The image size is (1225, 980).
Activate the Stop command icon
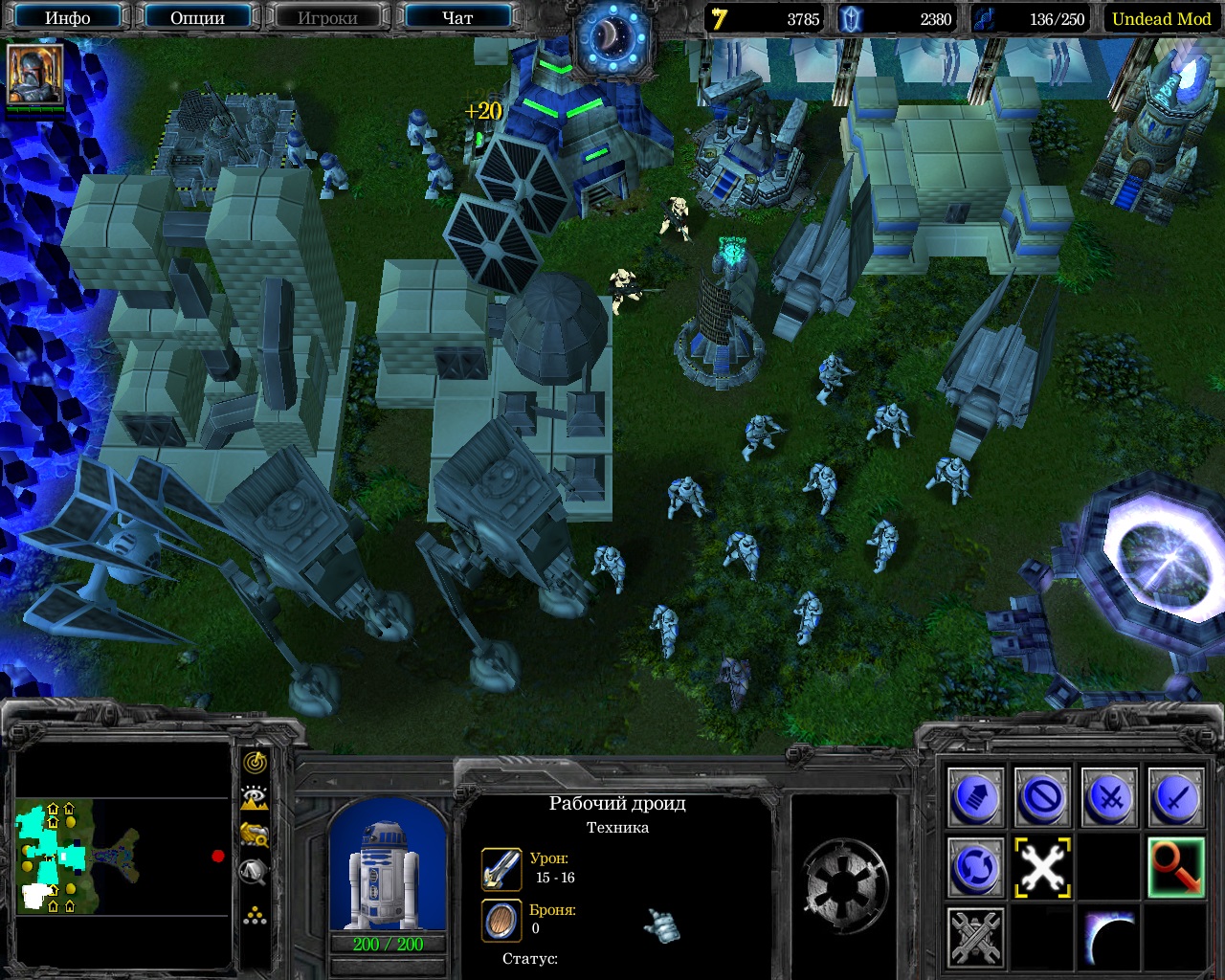click(1042, 797)
